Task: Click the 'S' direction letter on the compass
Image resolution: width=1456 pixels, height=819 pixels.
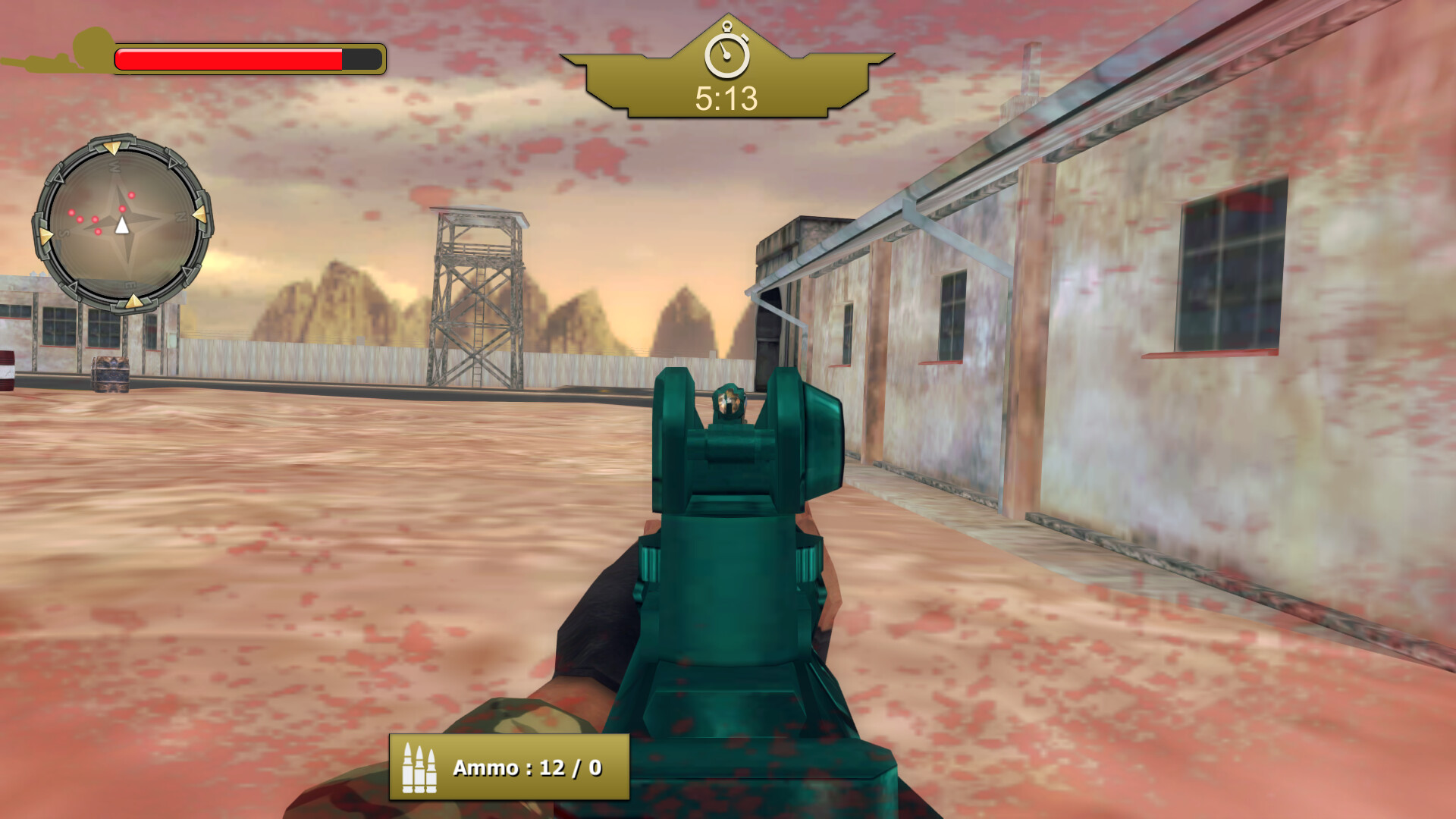Action: 64,233
